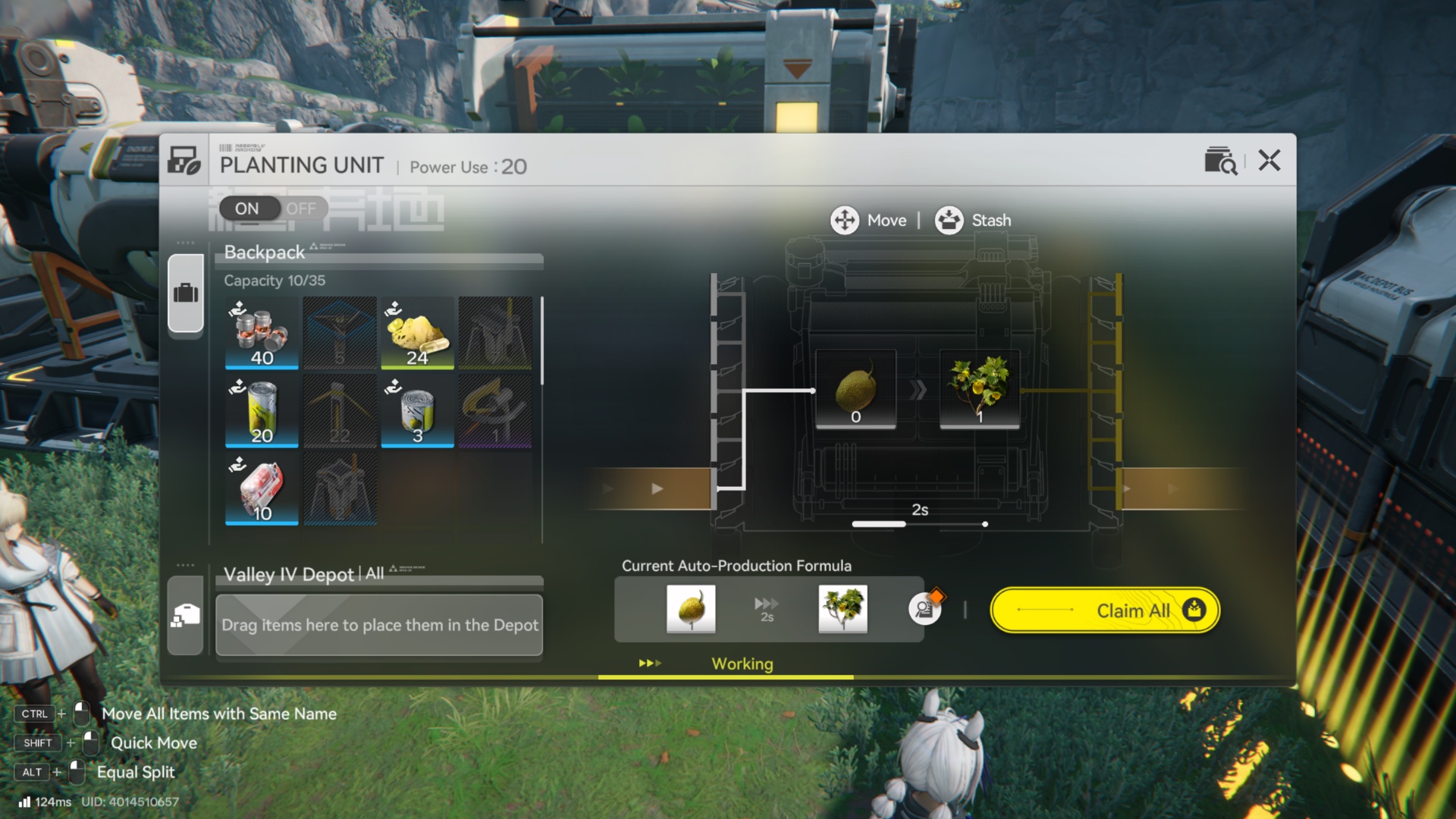
Task: Select the backpack item stack of 40
Action: click(x=262, y=334)
